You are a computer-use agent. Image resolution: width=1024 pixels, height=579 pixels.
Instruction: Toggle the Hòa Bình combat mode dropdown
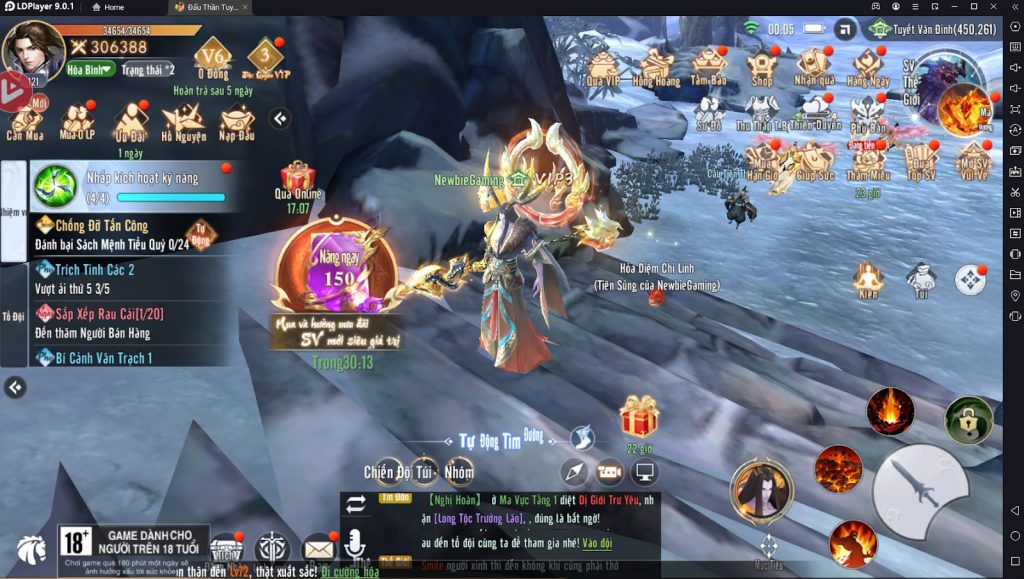[90, 70]
